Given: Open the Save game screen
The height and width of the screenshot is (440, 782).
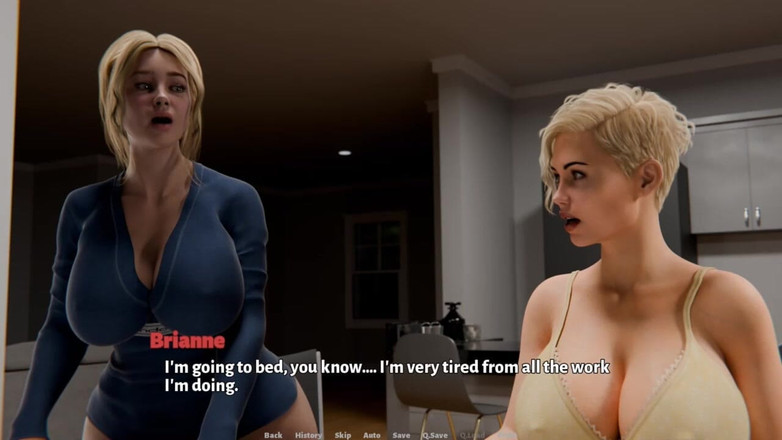Looking at the screenshot, I should pos(401,435).
